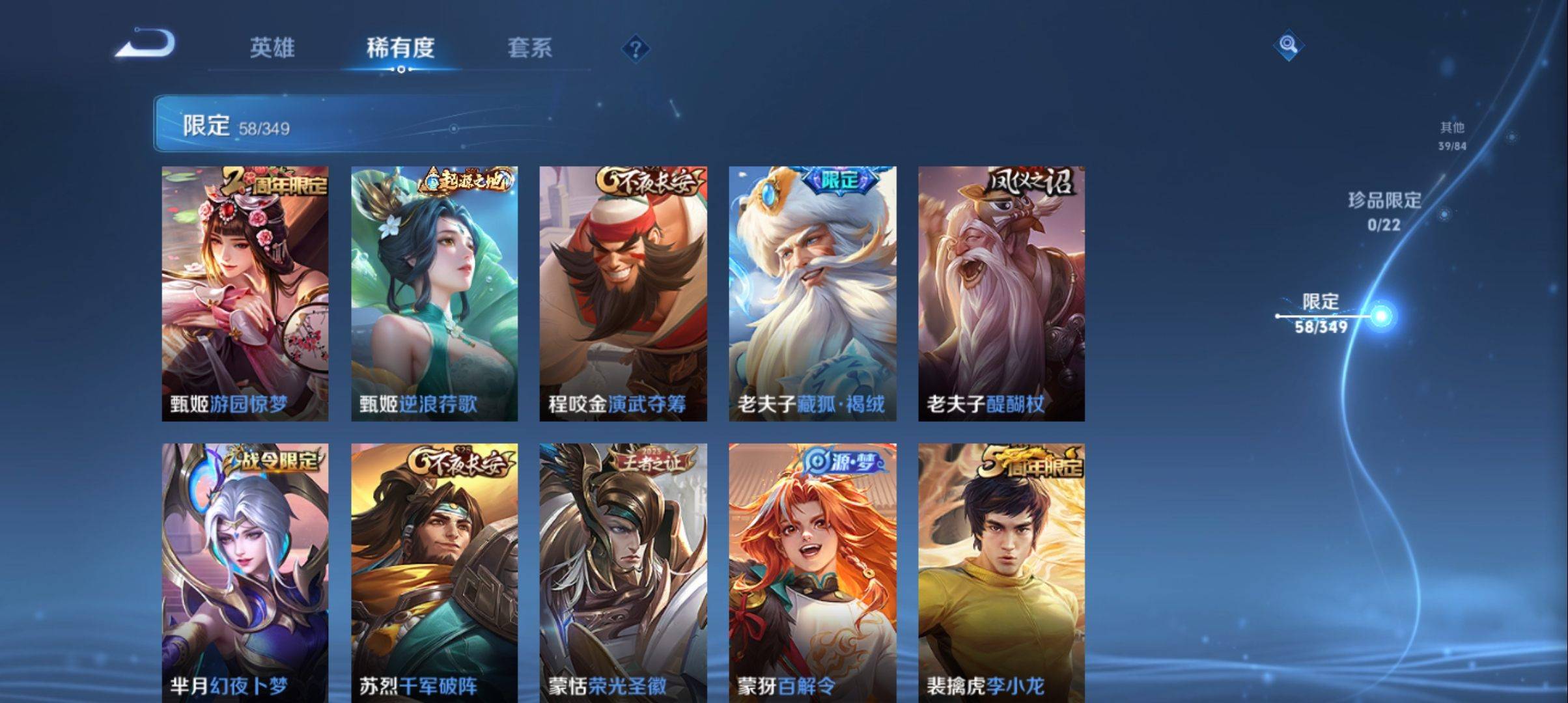1568x703 pixels.
Task: Switch to the 套系 tab
Action: point(530,48)
